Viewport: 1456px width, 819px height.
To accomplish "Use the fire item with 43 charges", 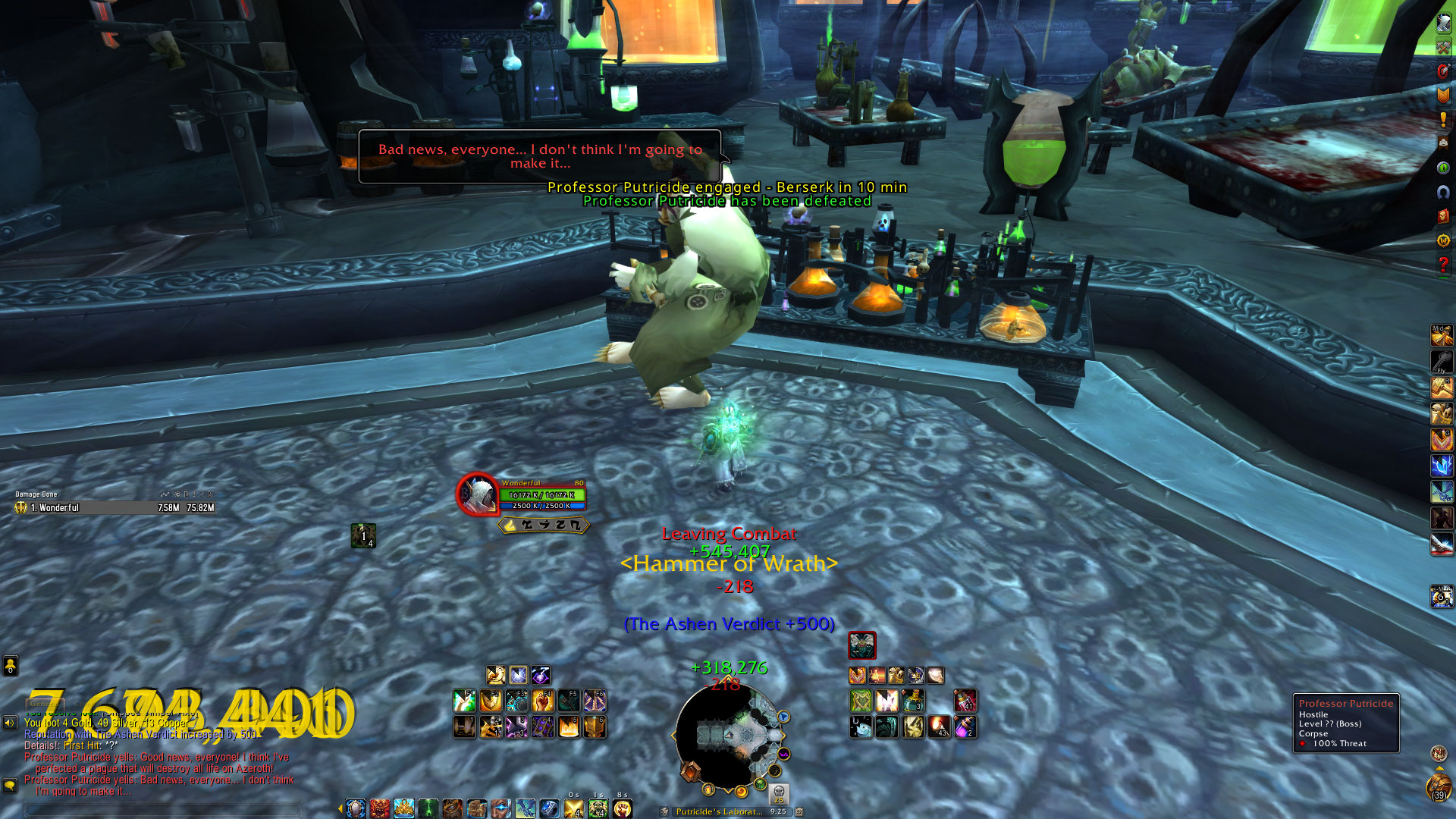I will pos(939,726).
